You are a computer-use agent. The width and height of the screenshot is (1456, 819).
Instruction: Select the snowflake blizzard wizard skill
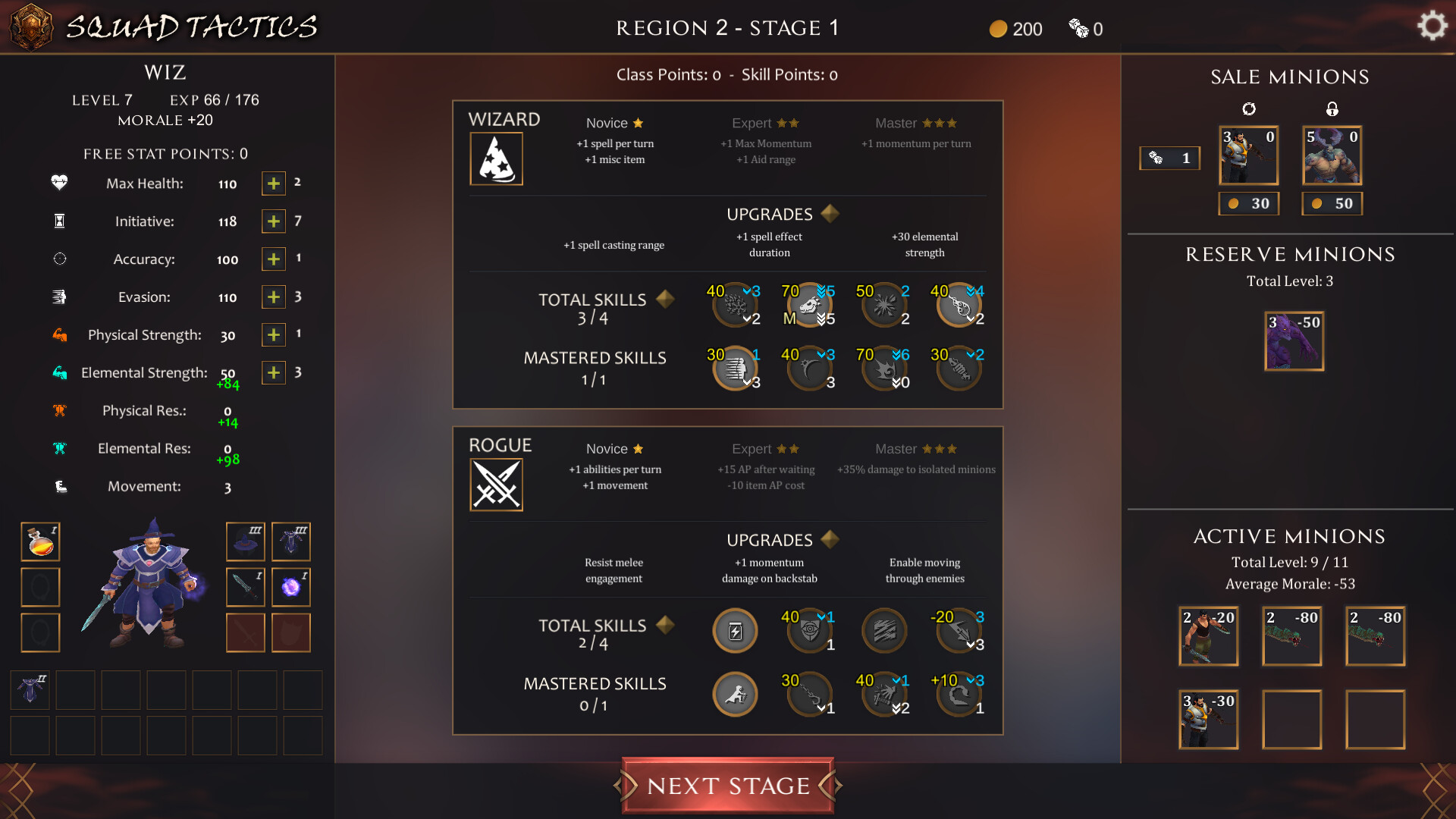pyautogui.click(x=733, y=304)
